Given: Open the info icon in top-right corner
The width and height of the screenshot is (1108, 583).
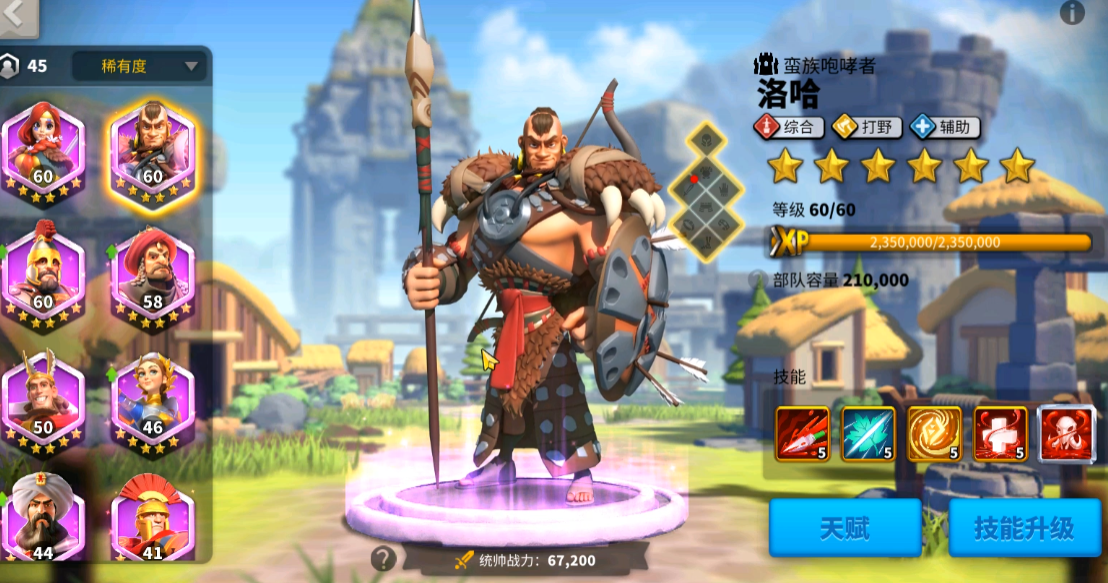Looking at the screenshot, I should point(1072,12).
